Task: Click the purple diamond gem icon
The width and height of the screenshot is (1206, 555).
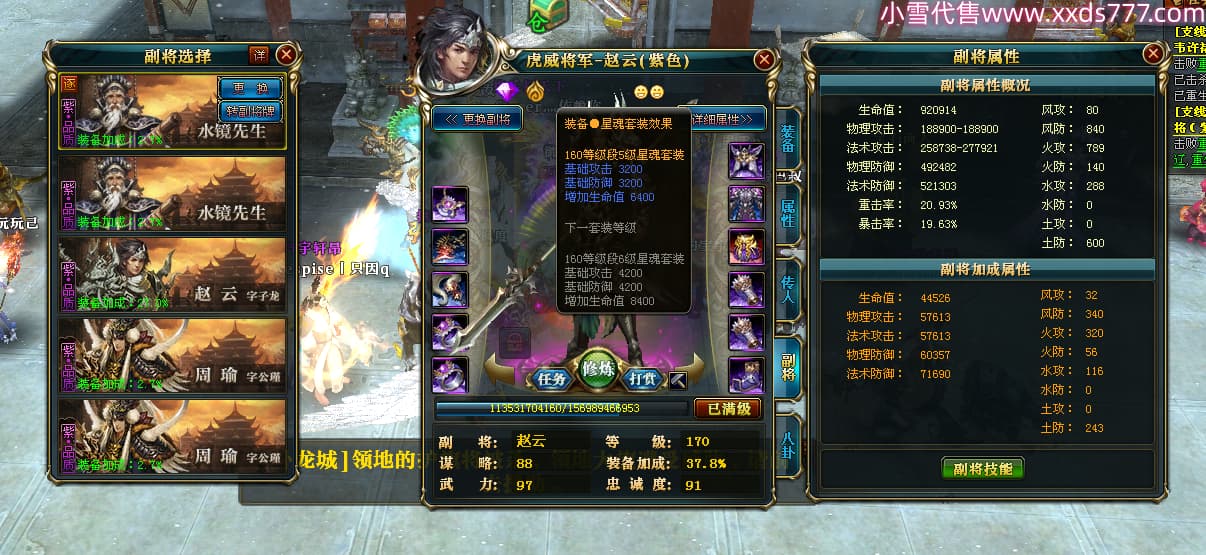Action: [509, 91]
